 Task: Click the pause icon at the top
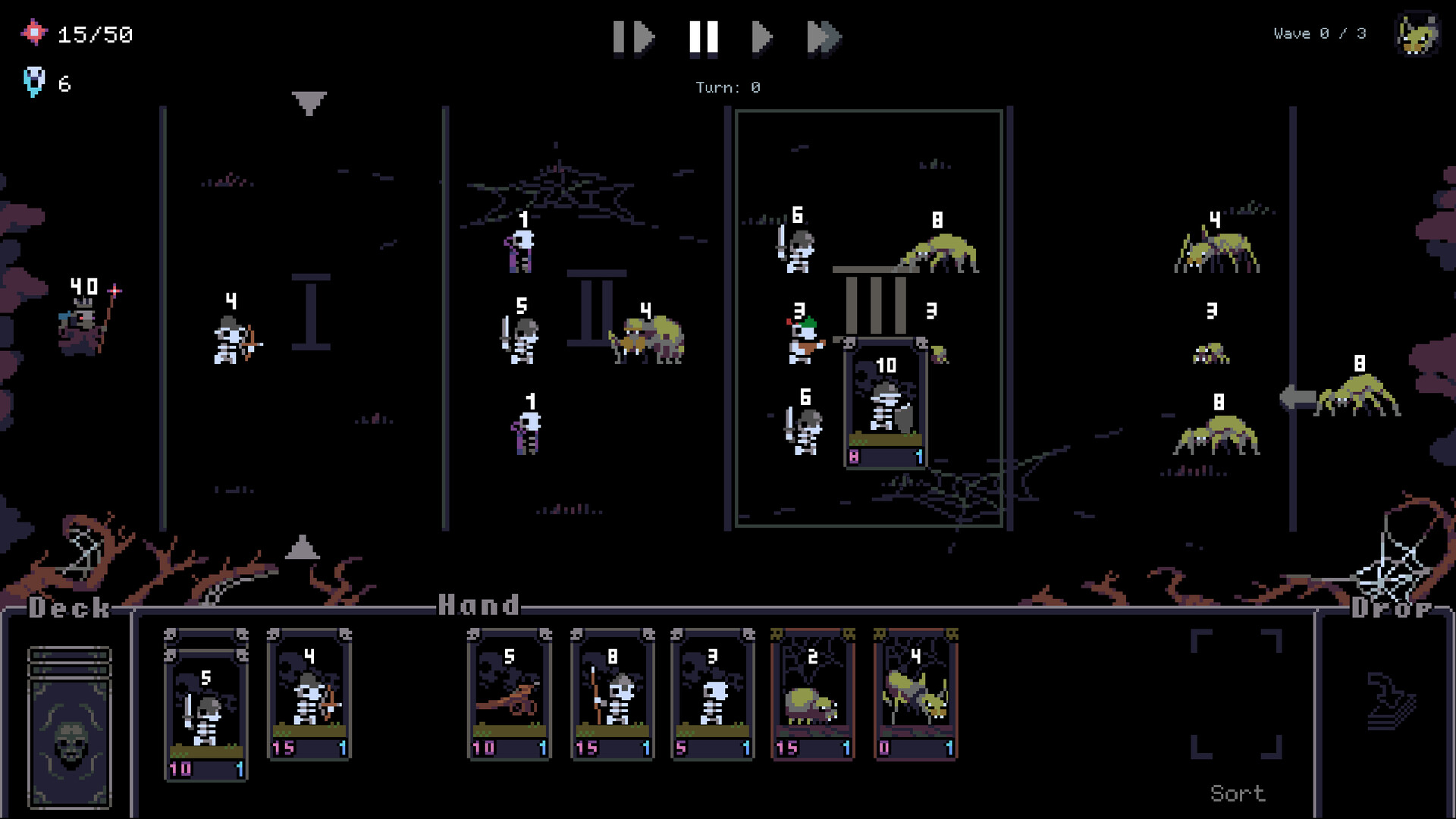(x=704, y=36)
